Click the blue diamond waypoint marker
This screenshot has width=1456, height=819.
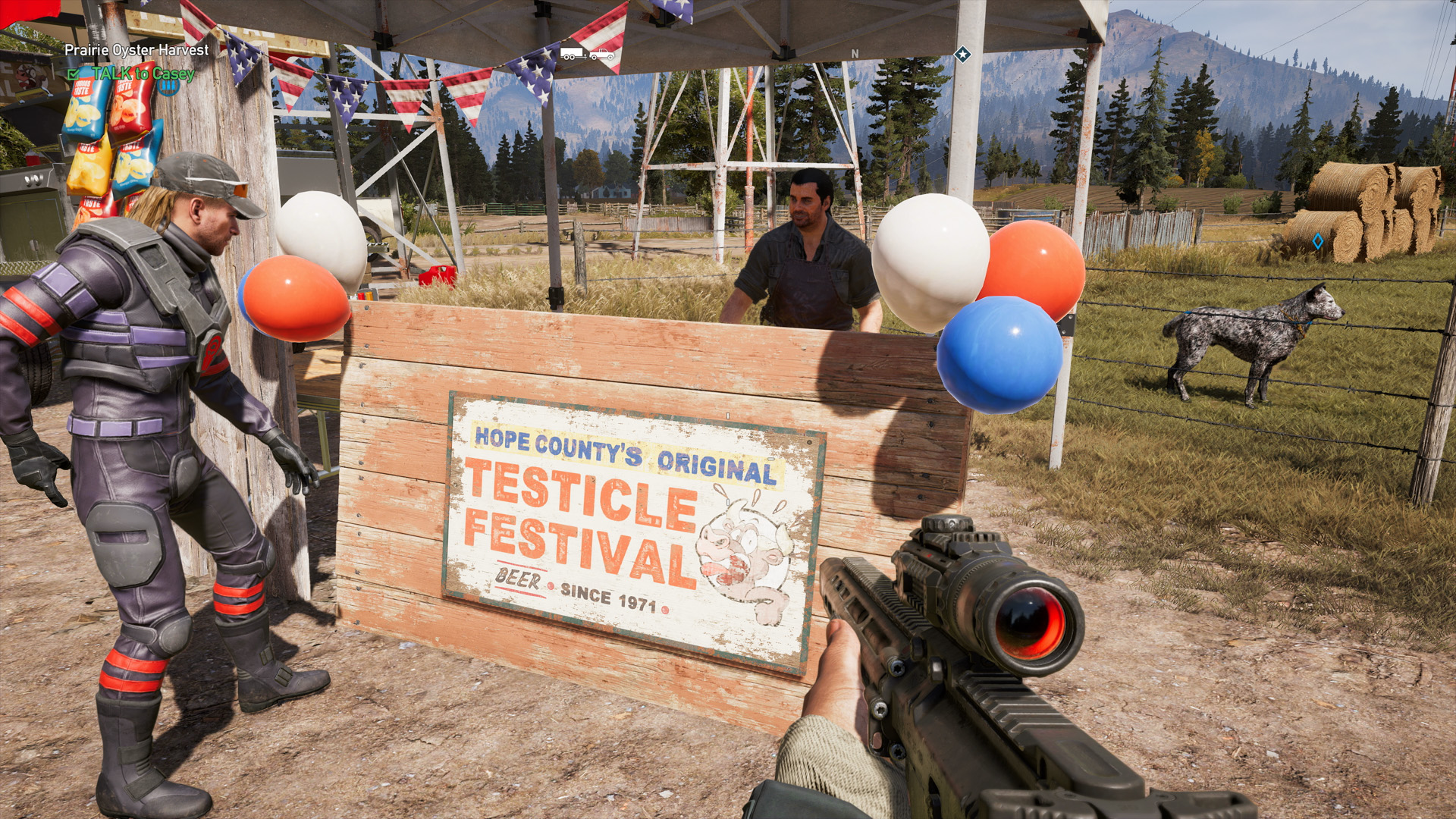[x=1318, y=241]
